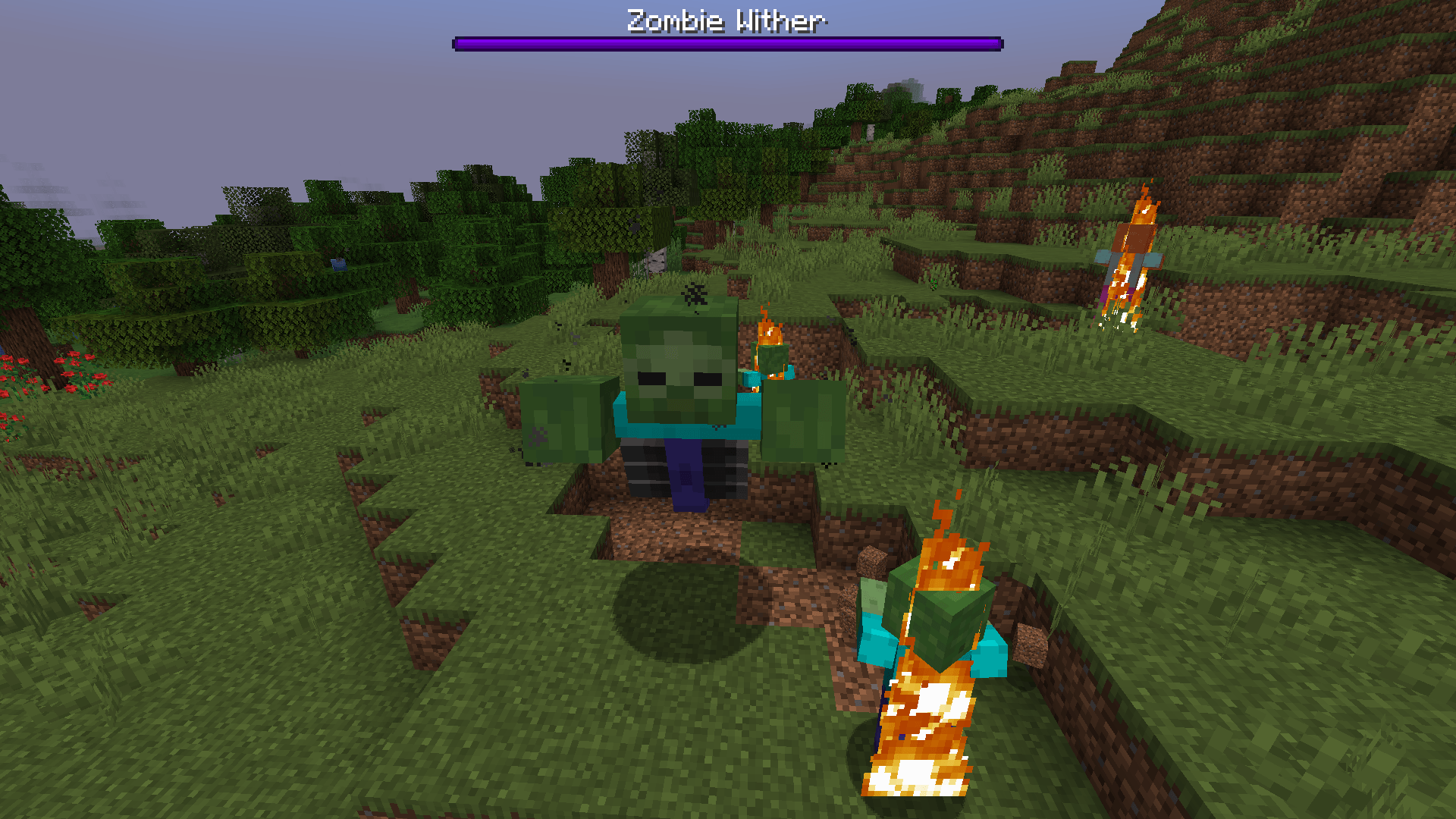
Task: Click the Zombie Wither's head
Action: click(x=679, y=349)
